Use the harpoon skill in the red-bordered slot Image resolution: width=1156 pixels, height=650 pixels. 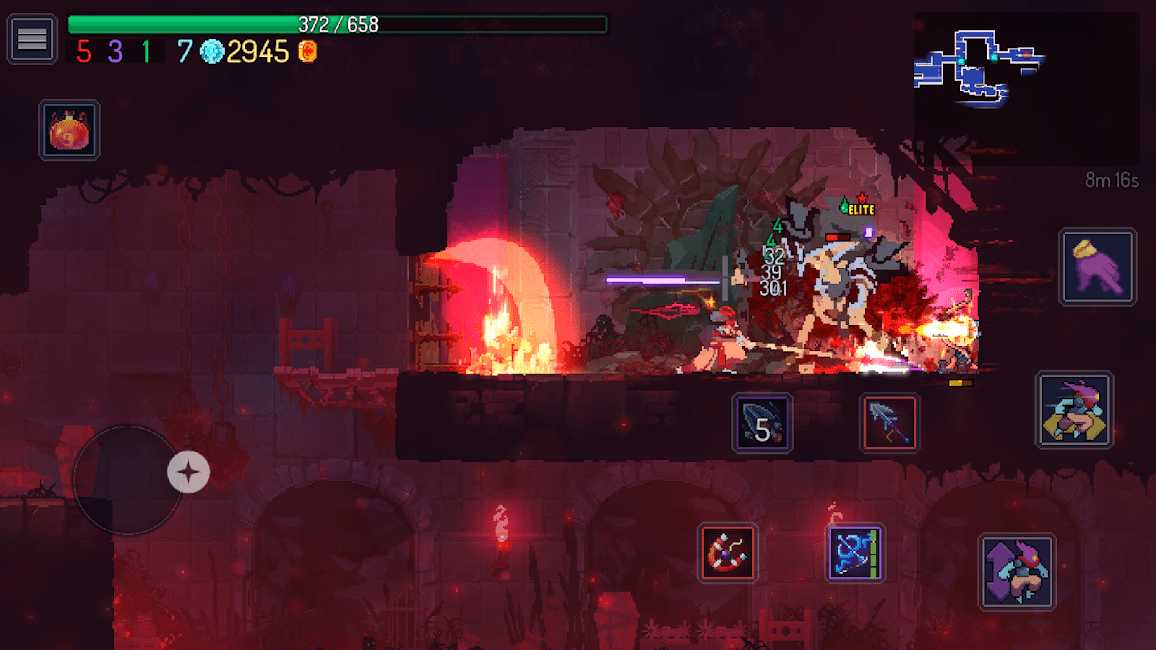tap(889, 423)
